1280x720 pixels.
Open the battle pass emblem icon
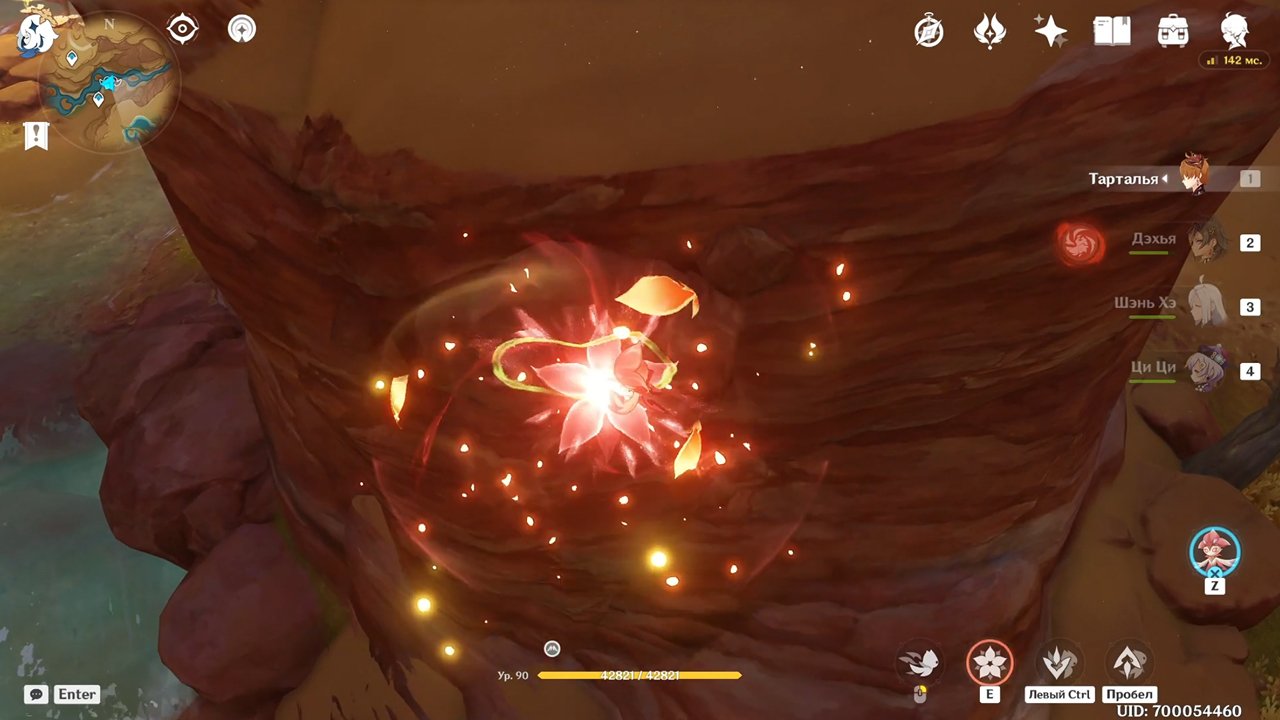(989, 32)
